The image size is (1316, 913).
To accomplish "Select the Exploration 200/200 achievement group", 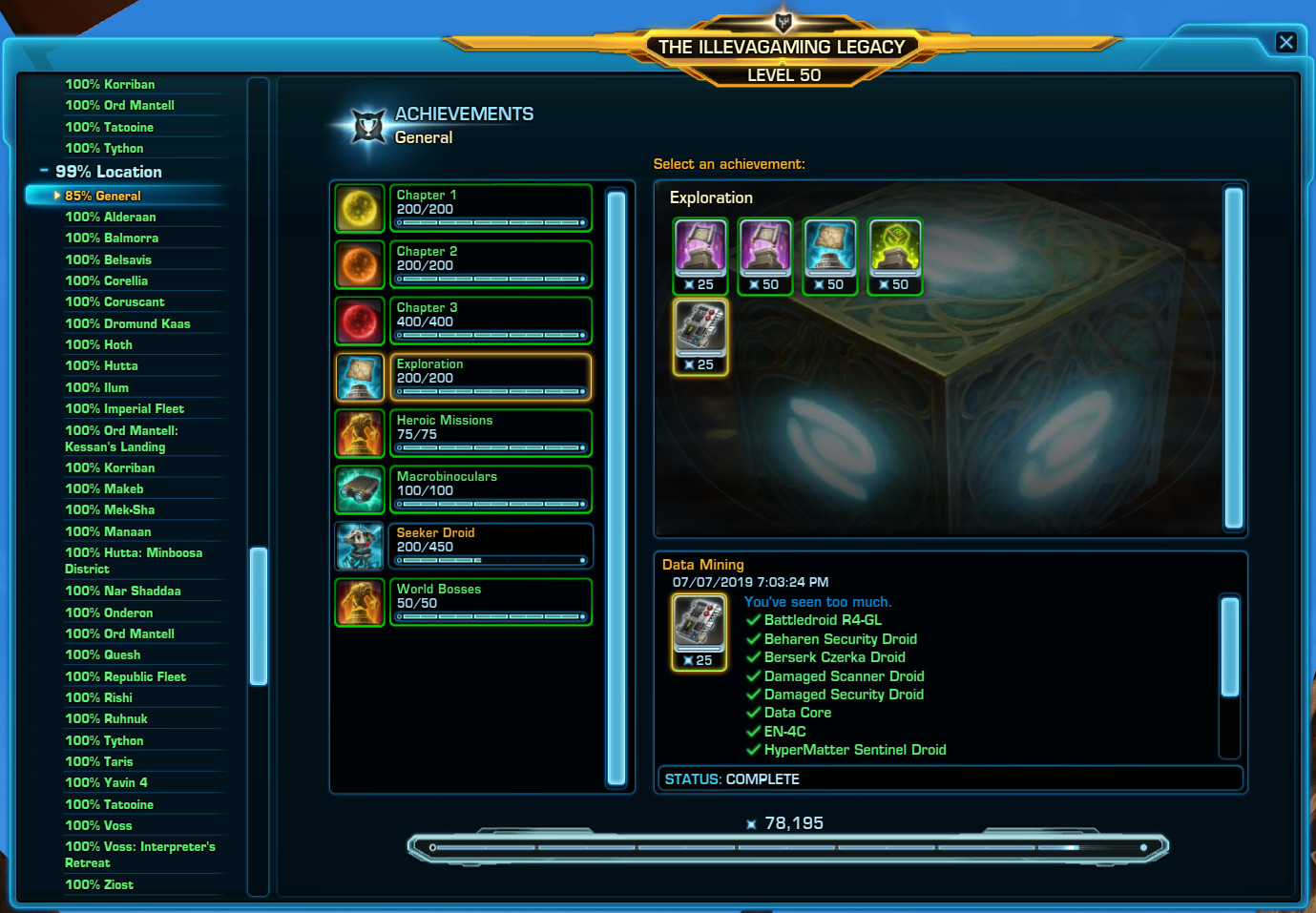I will click(x=490, y=377).
